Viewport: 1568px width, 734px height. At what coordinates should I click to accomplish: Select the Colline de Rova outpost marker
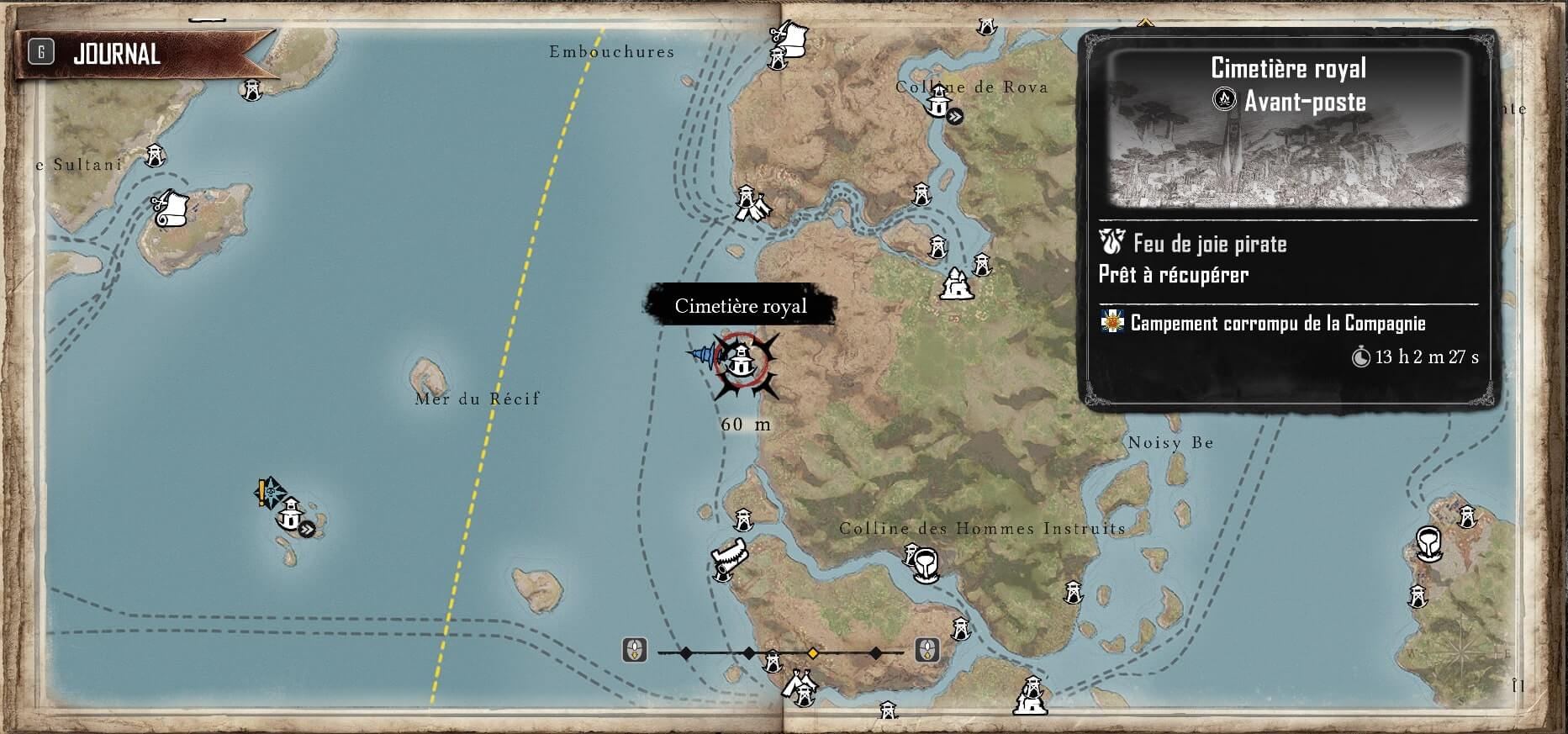938,103
